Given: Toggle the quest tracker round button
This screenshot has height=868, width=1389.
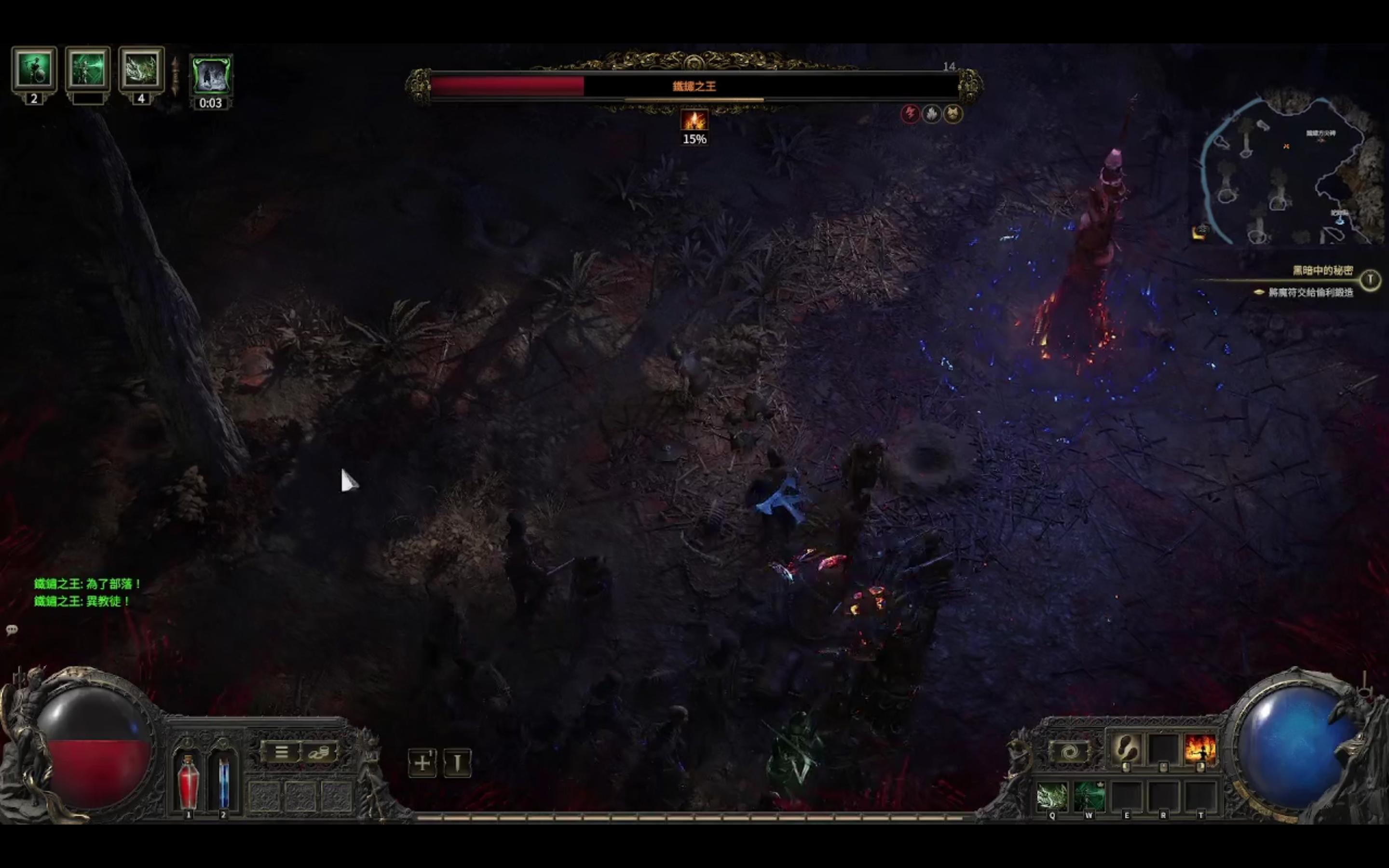Looking at the screenshot, I should [x=1370, y=280].
